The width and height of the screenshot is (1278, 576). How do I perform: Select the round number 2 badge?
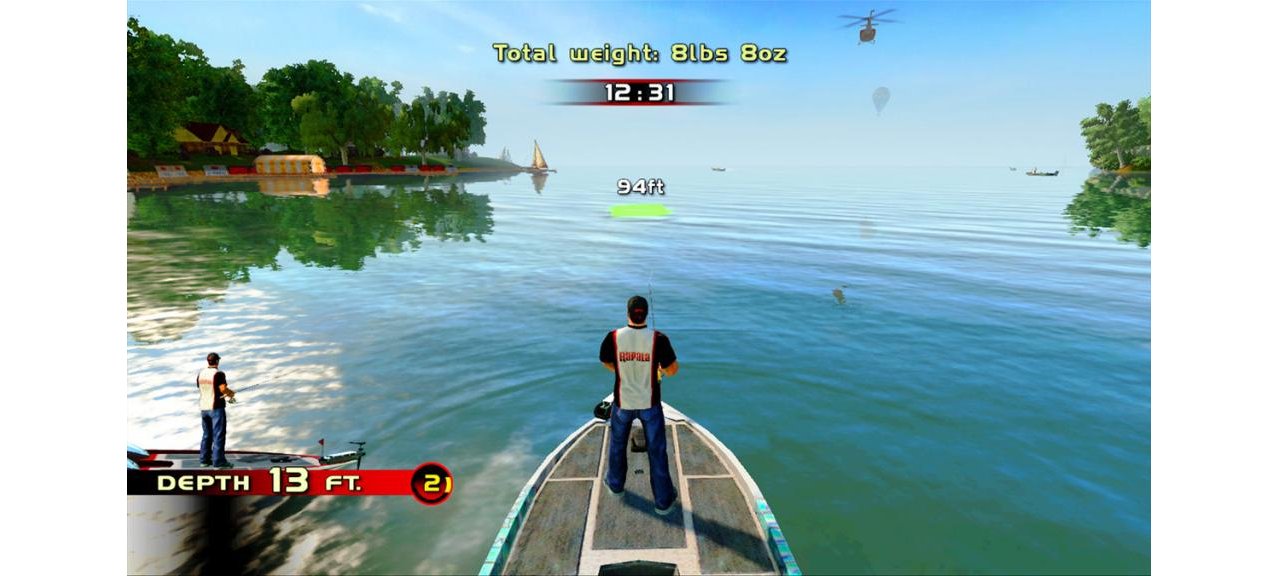point(431,483)
